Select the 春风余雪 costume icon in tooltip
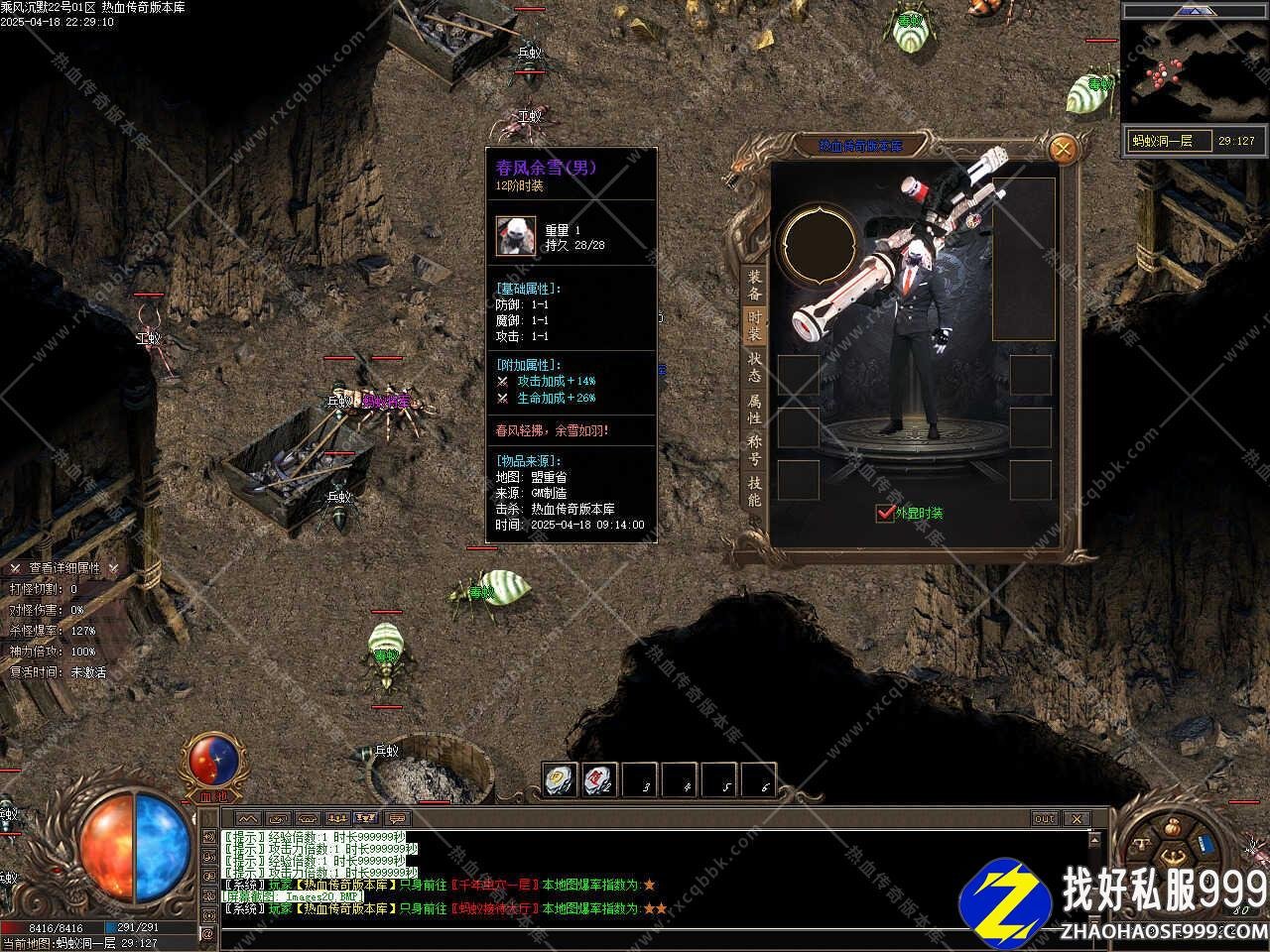 point(516,237)
